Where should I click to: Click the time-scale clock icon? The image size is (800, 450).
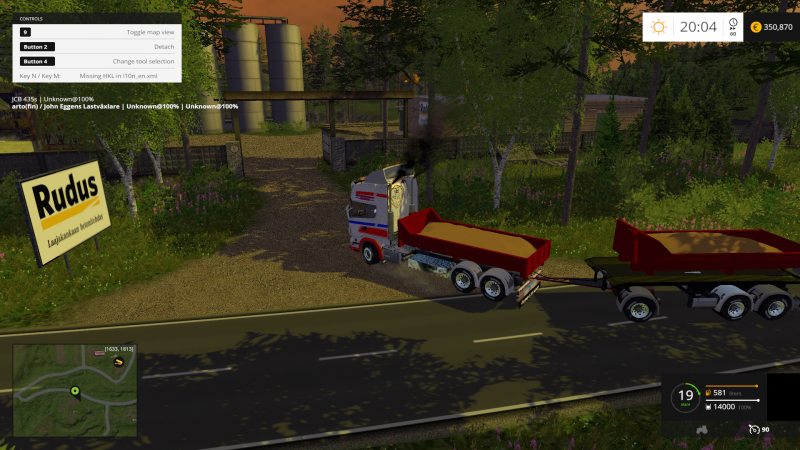pos(733,24)
